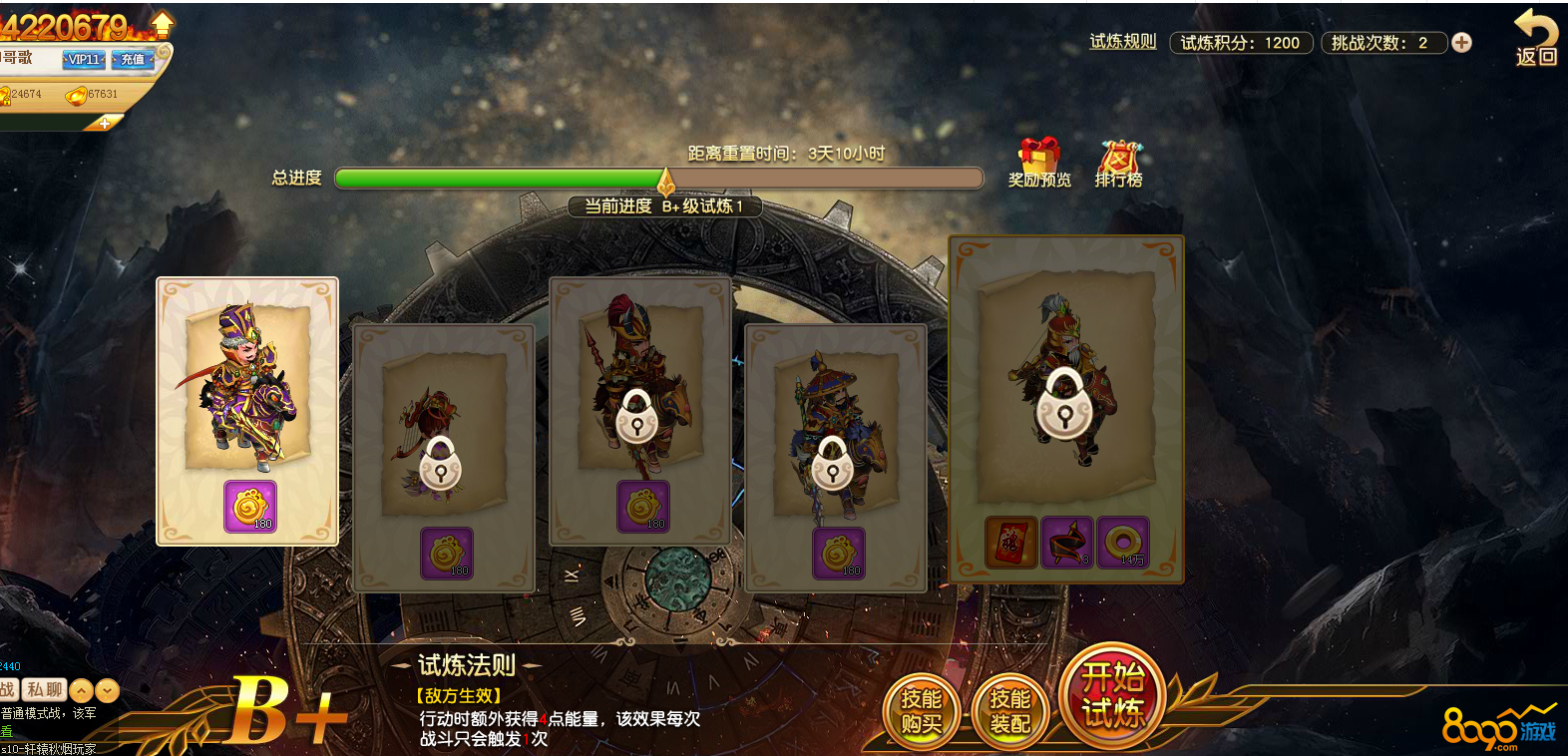This screenshot has width=1568, height=756.
Task: Open the 试炼规则 trial rules link
Action: click(1122, 42)
